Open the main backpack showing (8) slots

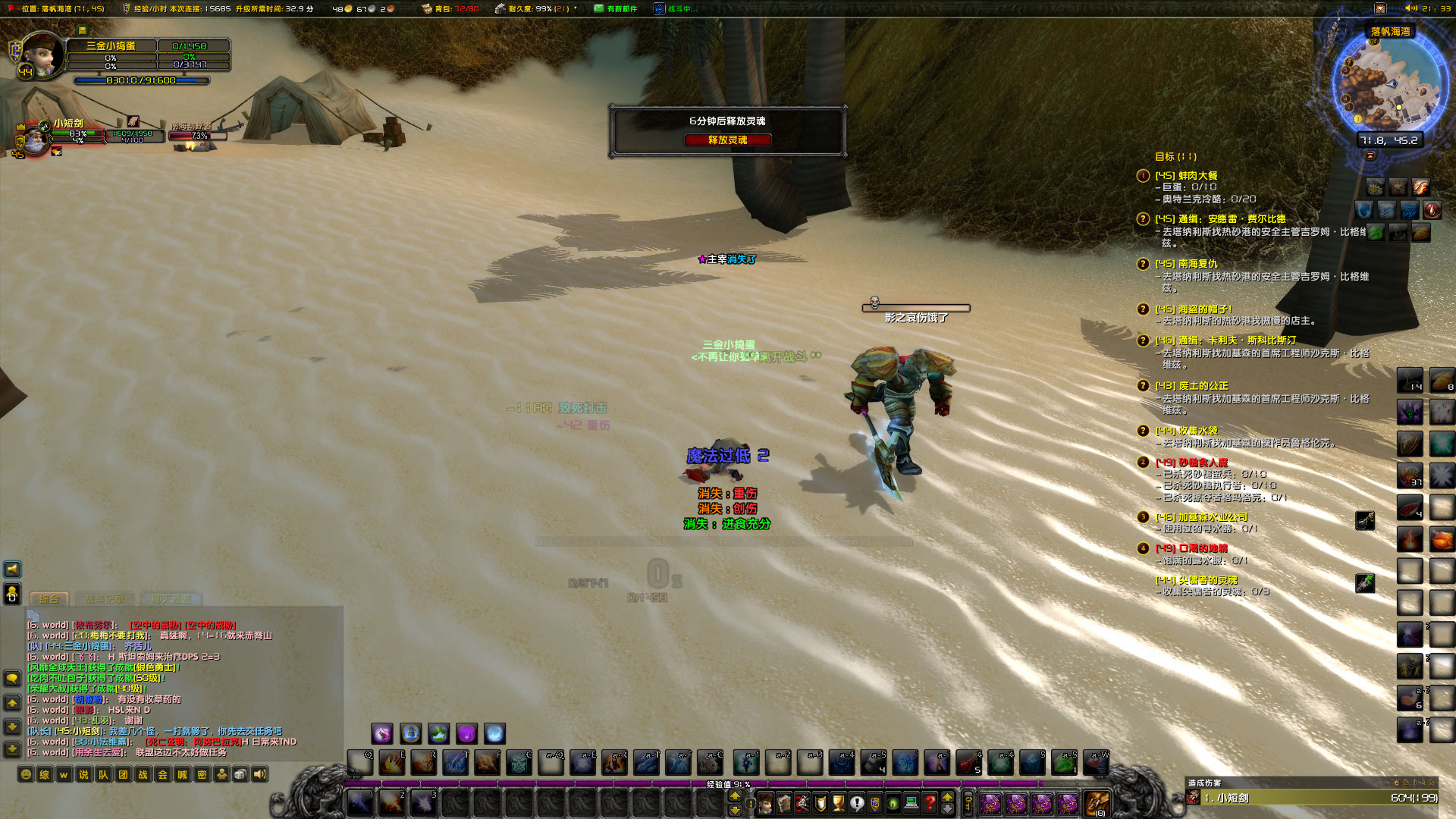(1096, 802)
